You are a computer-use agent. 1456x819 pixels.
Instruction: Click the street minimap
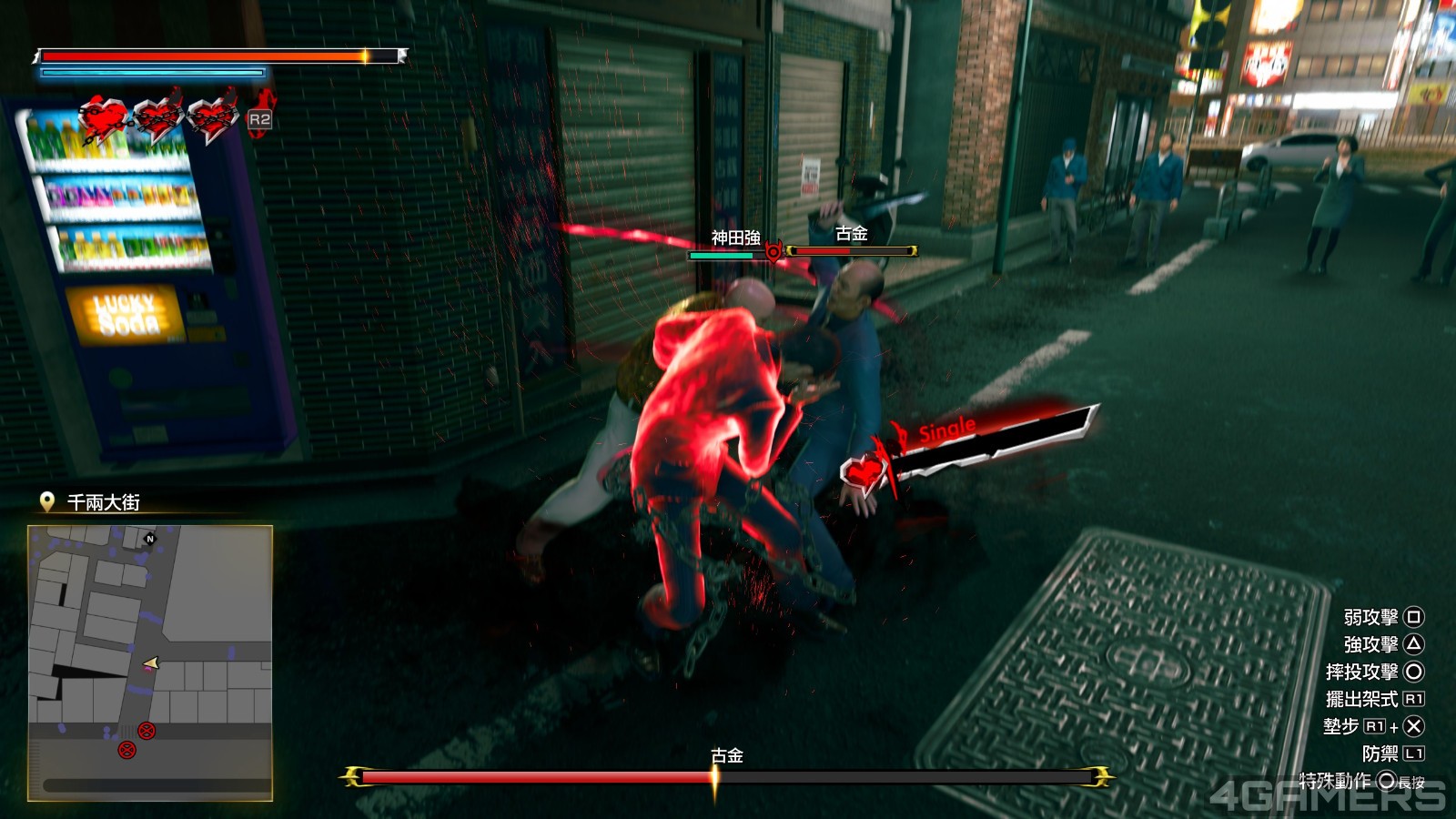pyautogui.click(x=150, y=662)
